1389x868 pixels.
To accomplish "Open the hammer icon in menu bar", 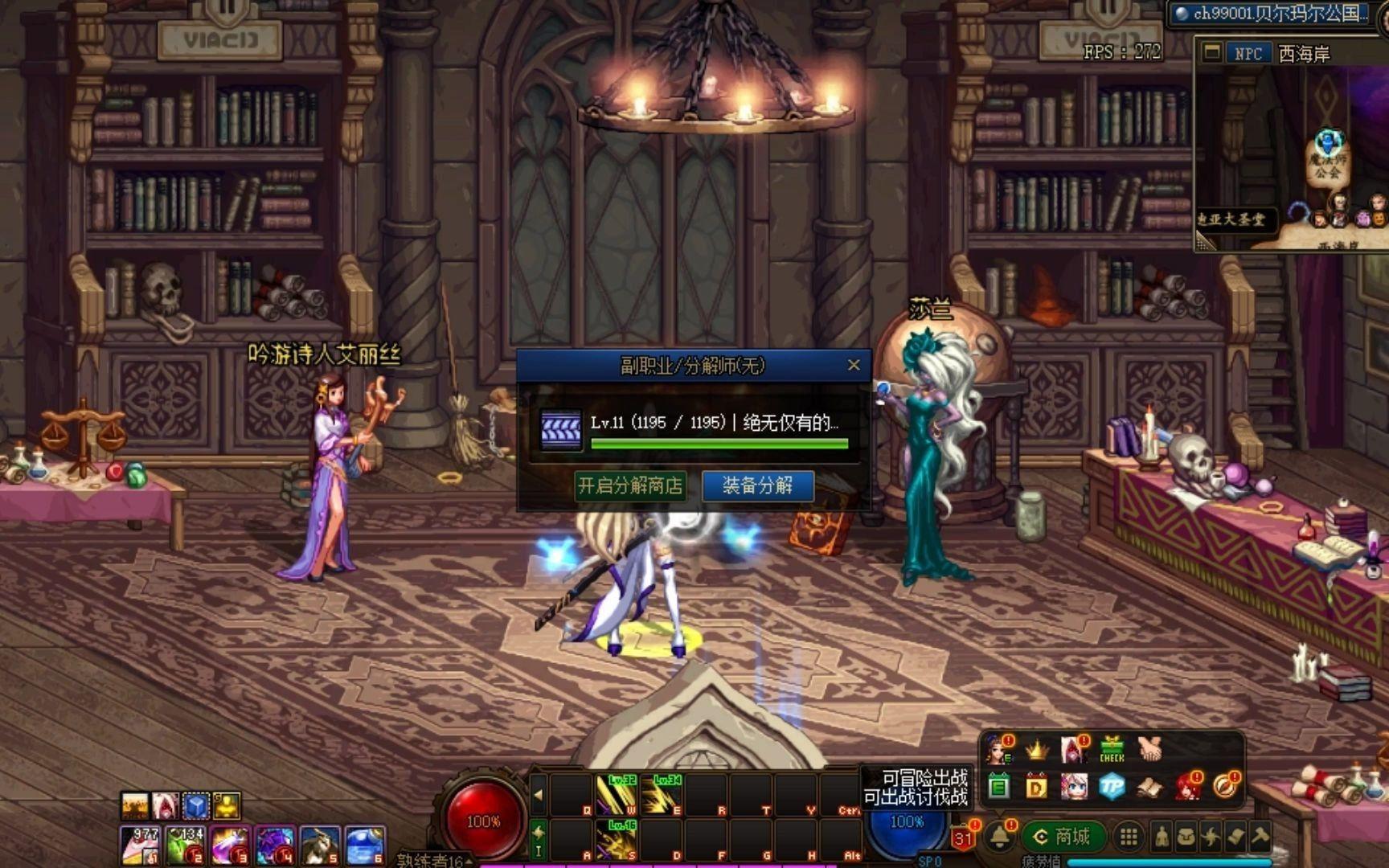I will (1260, 837).
